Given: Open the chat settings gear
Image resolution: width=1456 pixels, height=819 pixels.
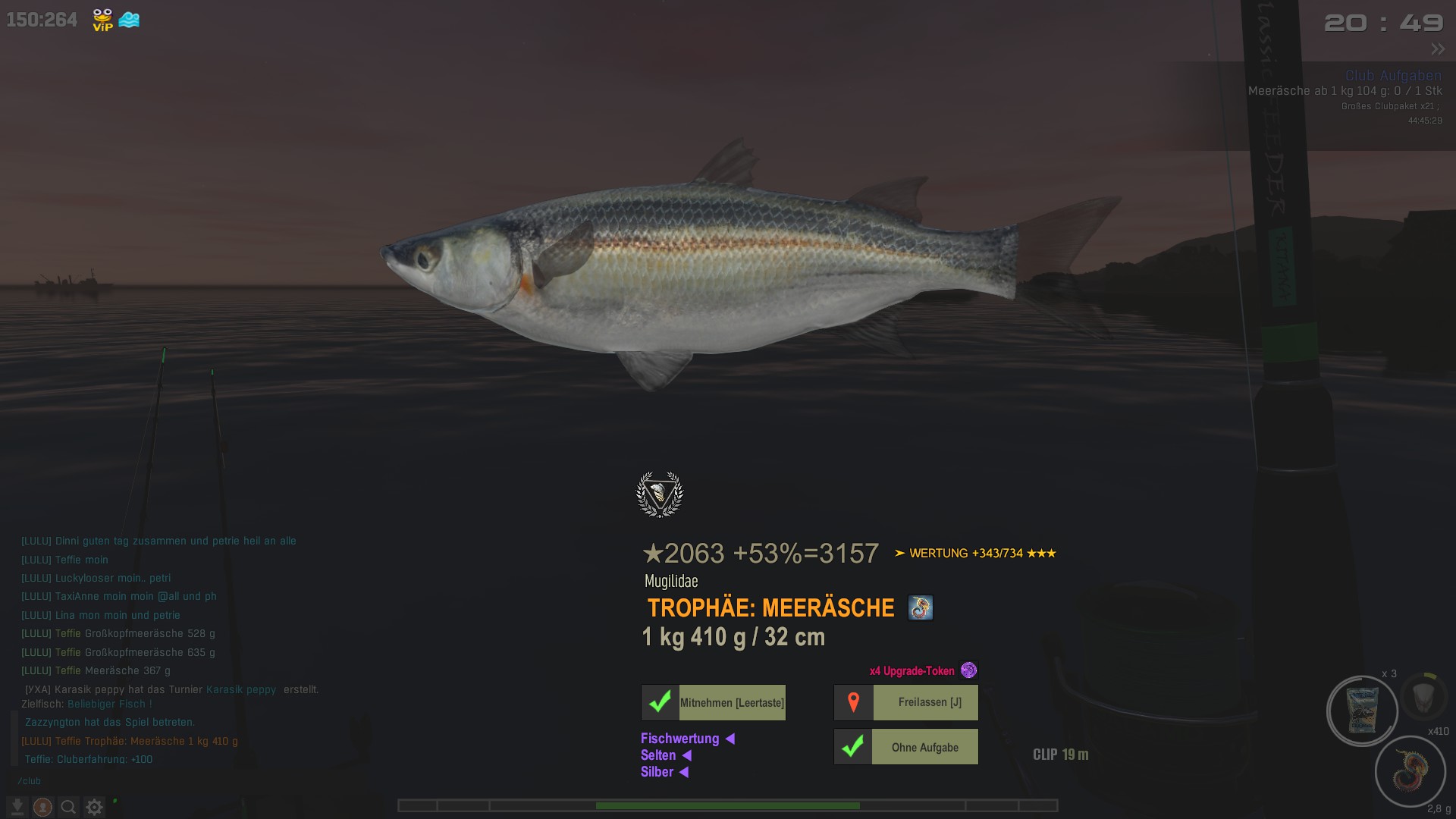Looking at the screenshot, I should click(x=94, y=808).
